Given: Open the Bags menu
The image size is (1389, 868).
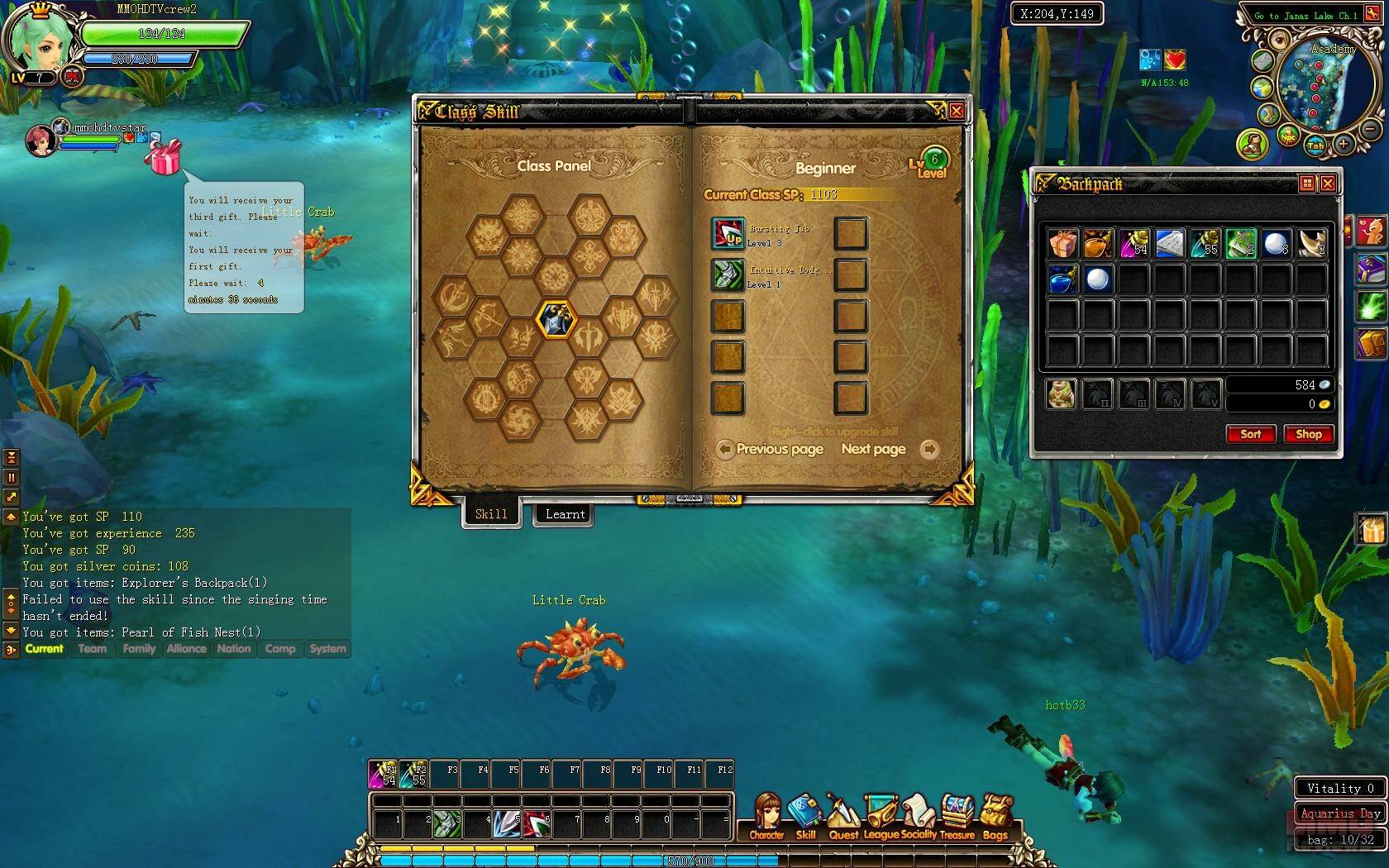Looking at the screenshot, I should [x=995, y=817].
